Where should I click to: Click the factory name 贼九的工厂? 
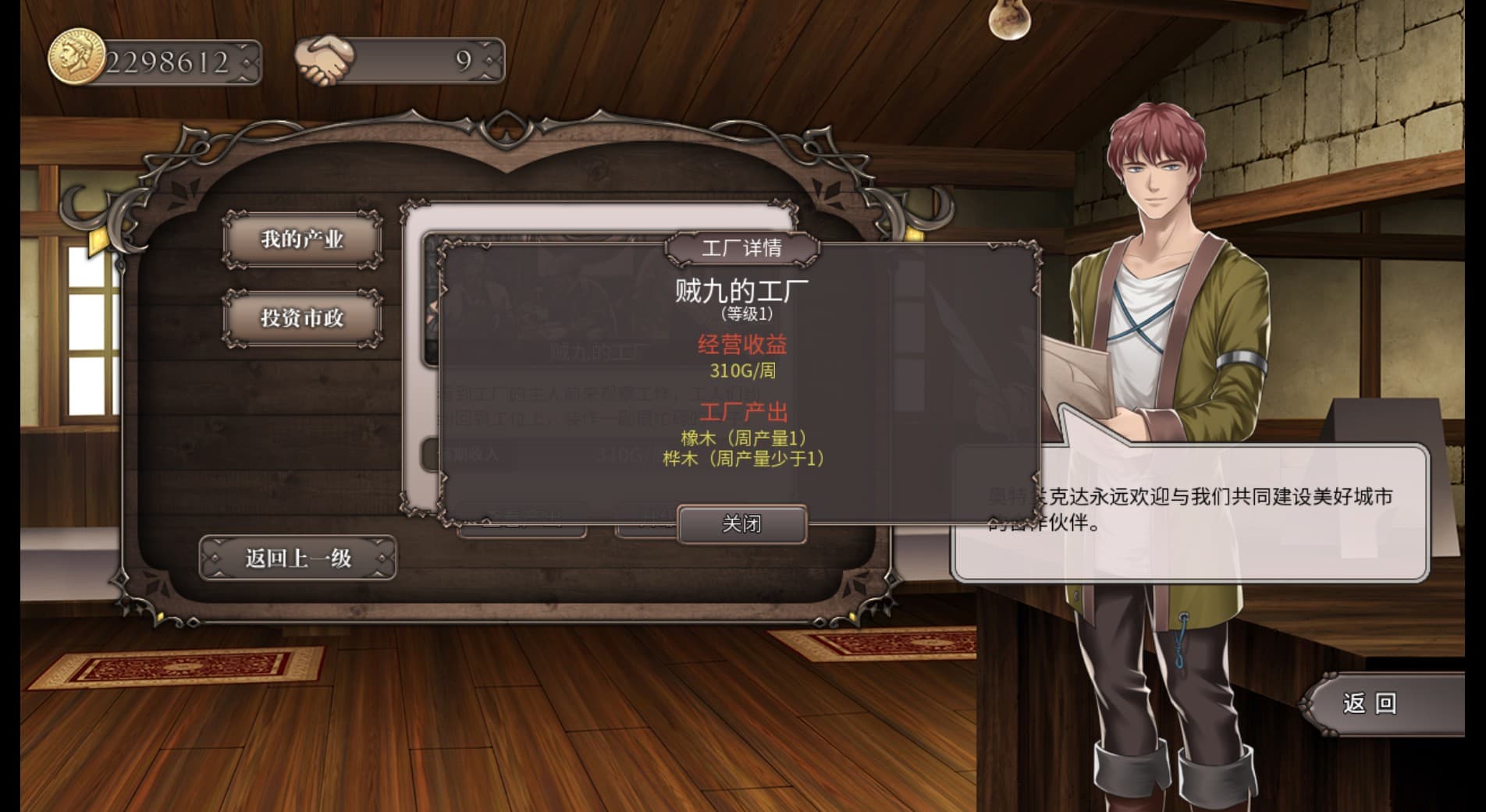click(x=743, y=290)
